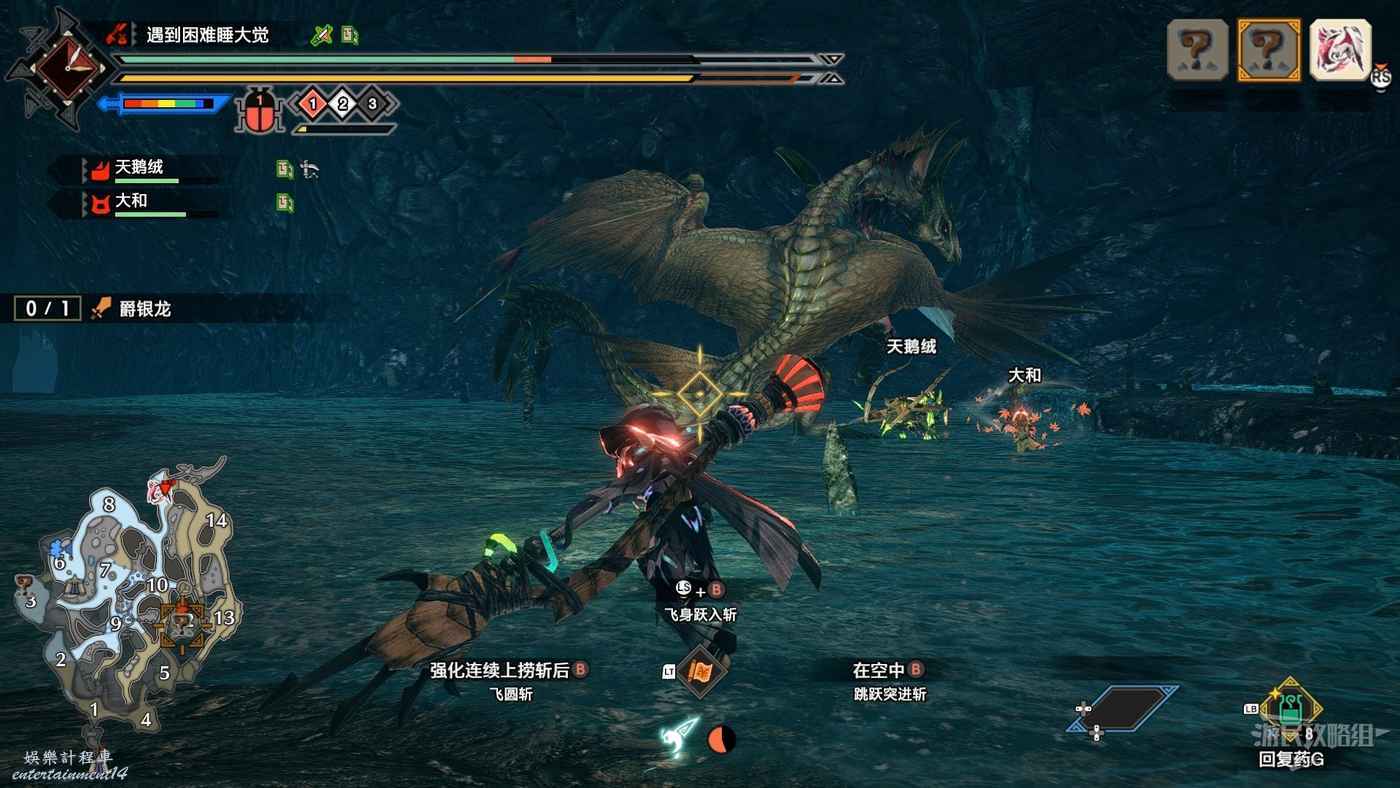Select the pink-and-white monster portrait icon

[x=1340, y=49]
